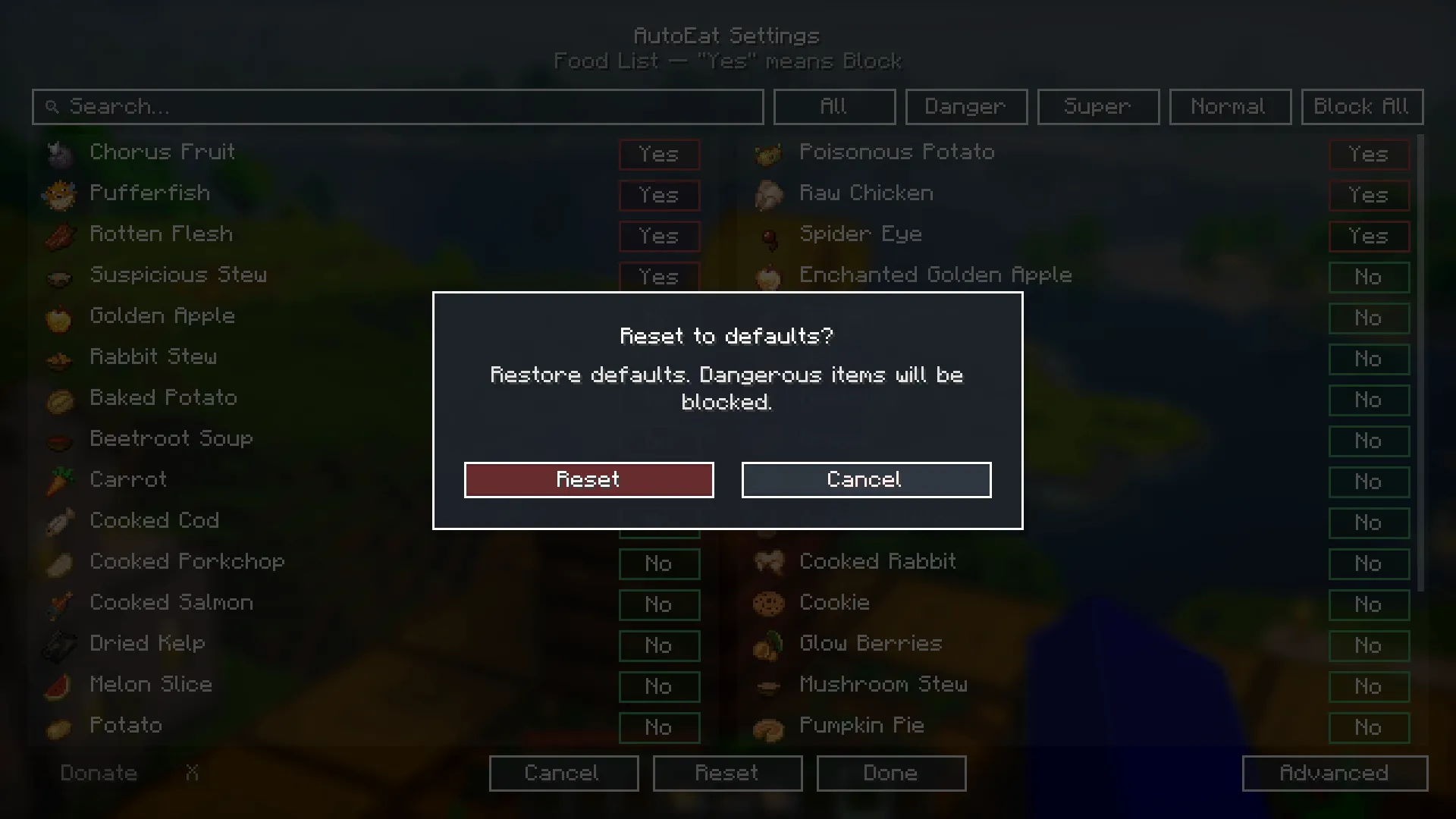Switch to the Normal filter
1456x819 pixels.
(x=1229, y=106)
